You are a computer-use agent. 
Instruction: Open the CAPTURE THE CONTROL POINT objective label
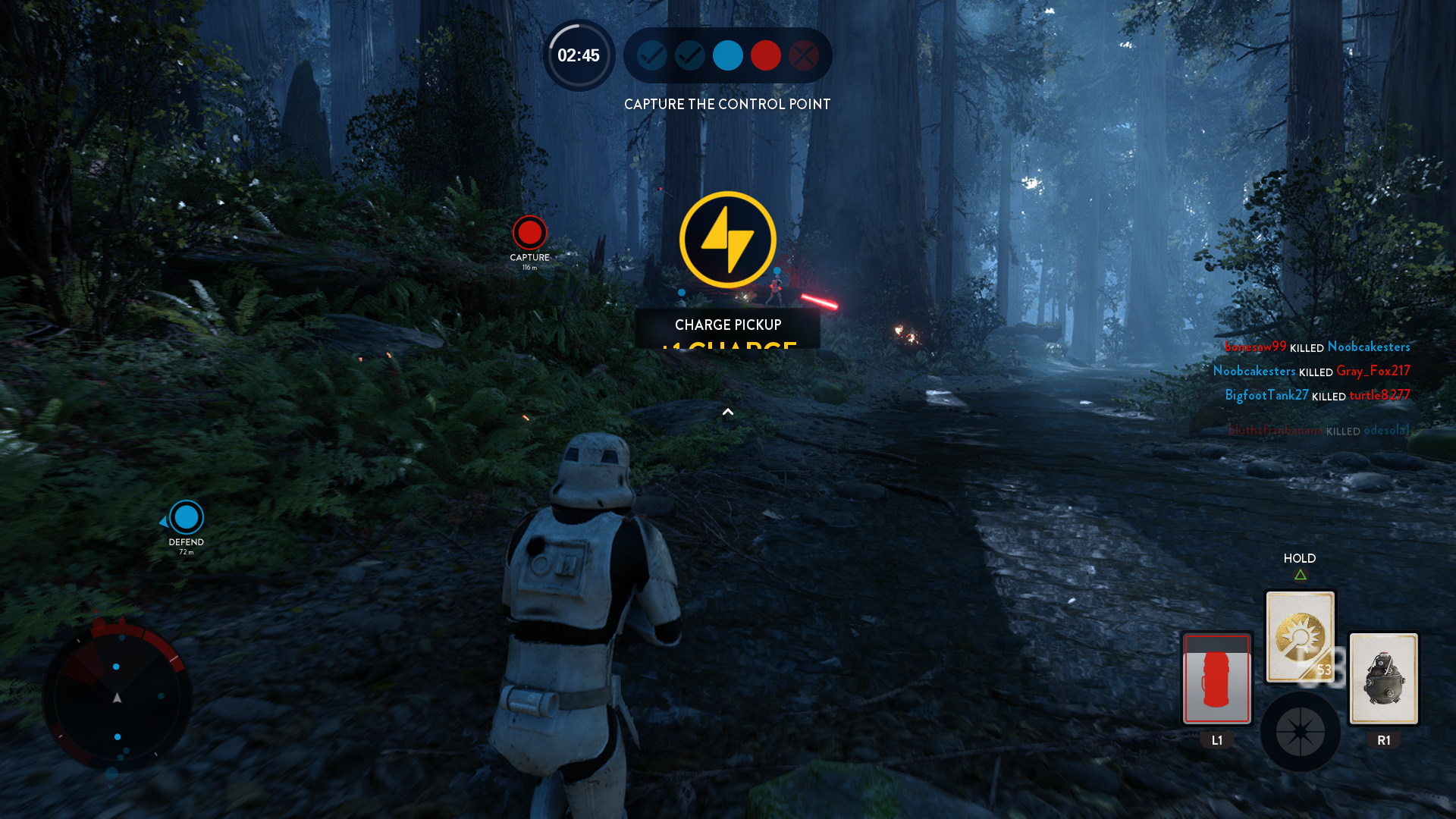[727, 104]
